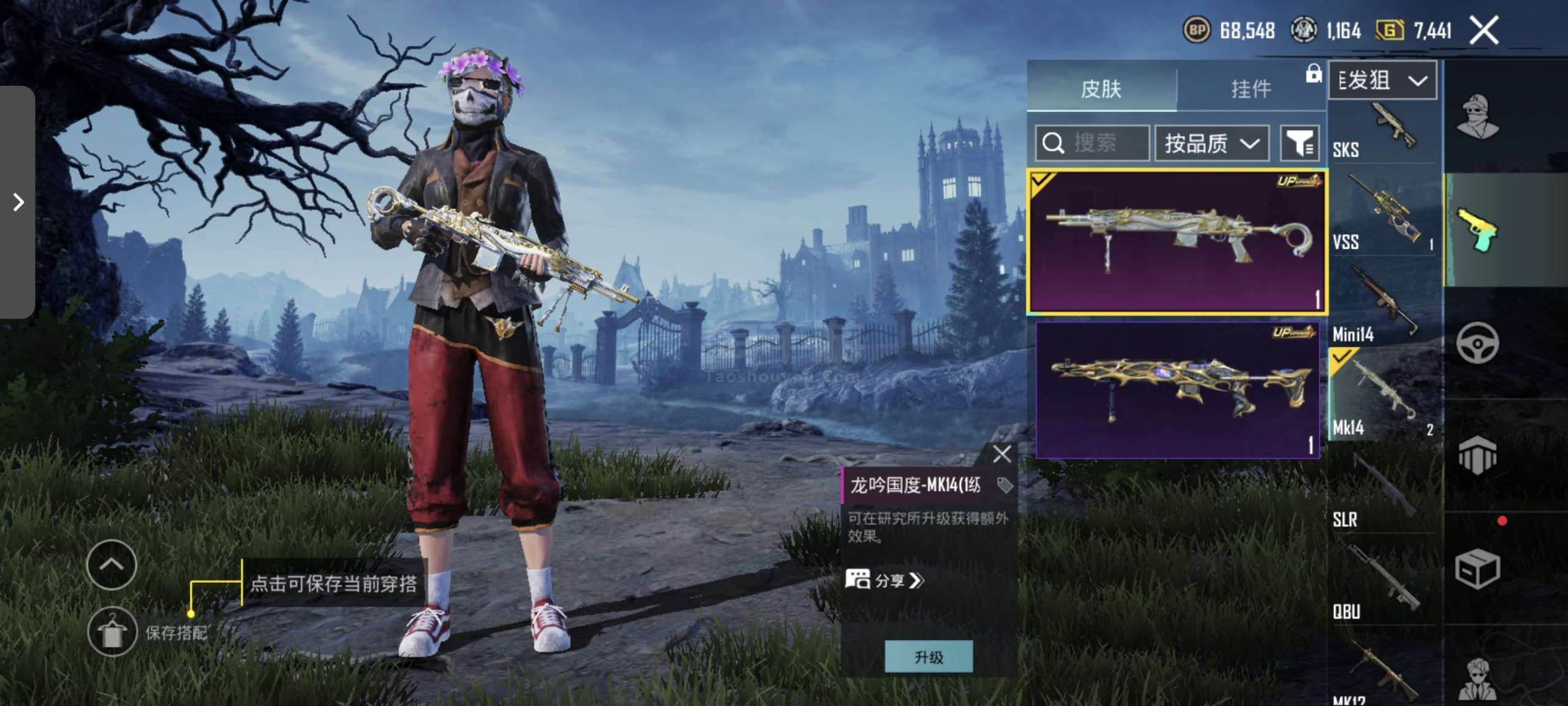Click the 搜索 search field
The height and width of the screenshot is (706, 1568).
pyautogui.click(x=1092, y=143)
